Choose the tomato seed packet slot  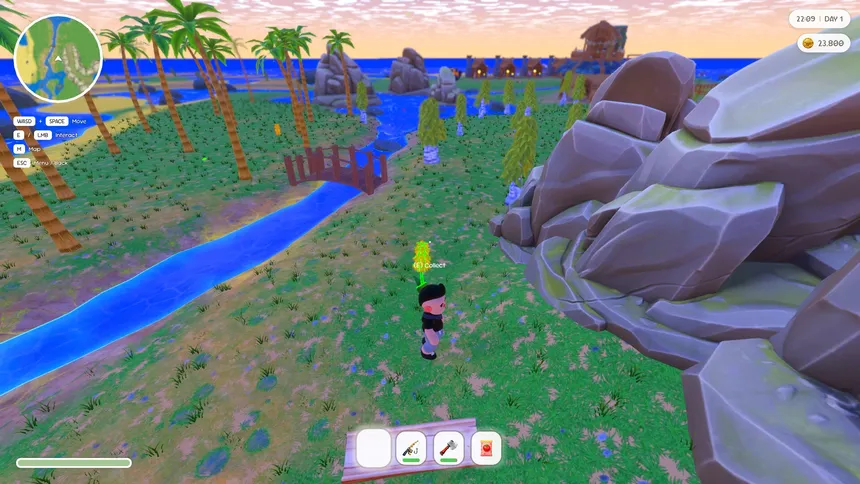tap(486, 448)
